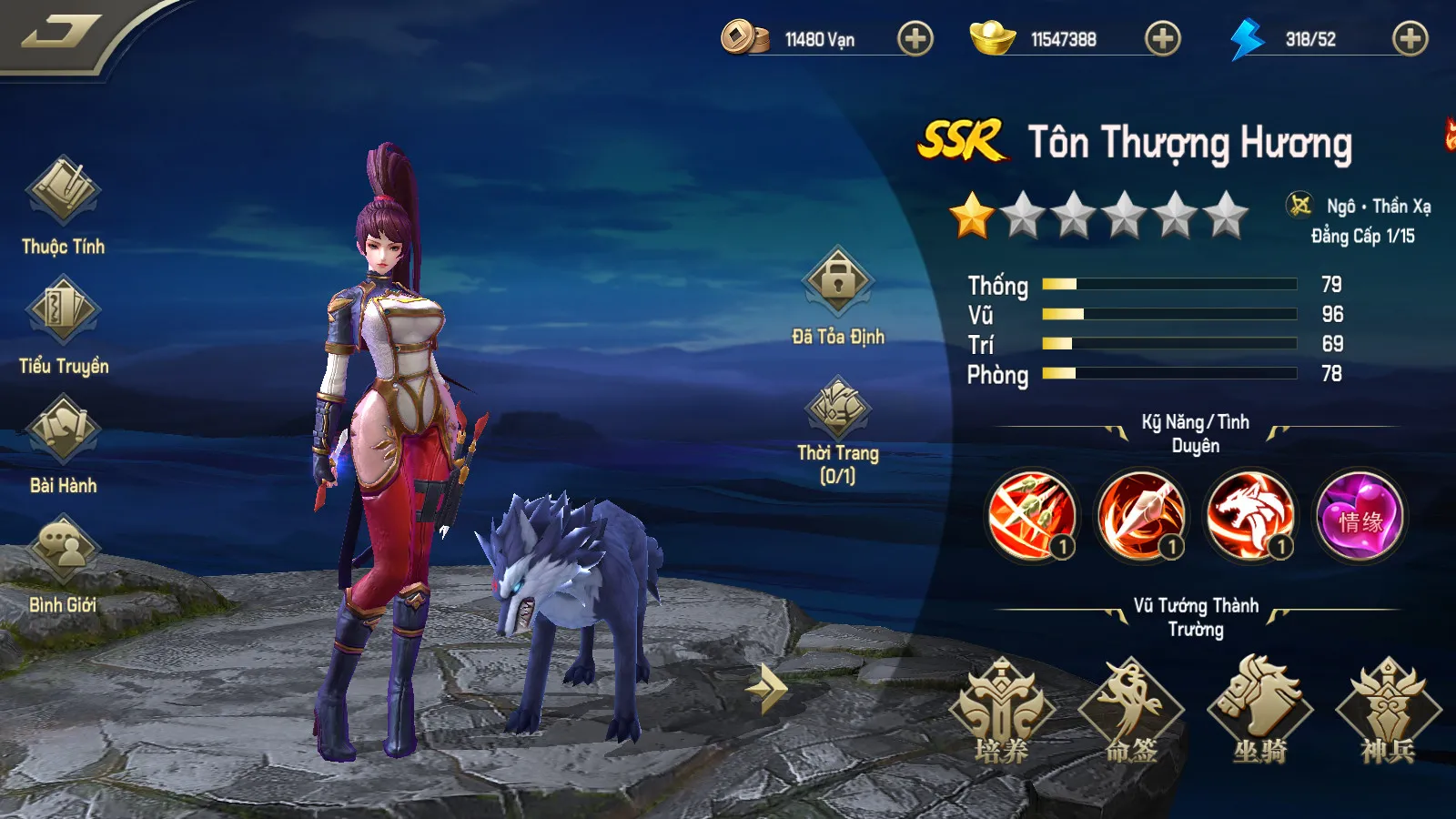Toggle the Đã Tỏa Định lock icon
The width and height of the screenshot is (1456, 819).
837,282
